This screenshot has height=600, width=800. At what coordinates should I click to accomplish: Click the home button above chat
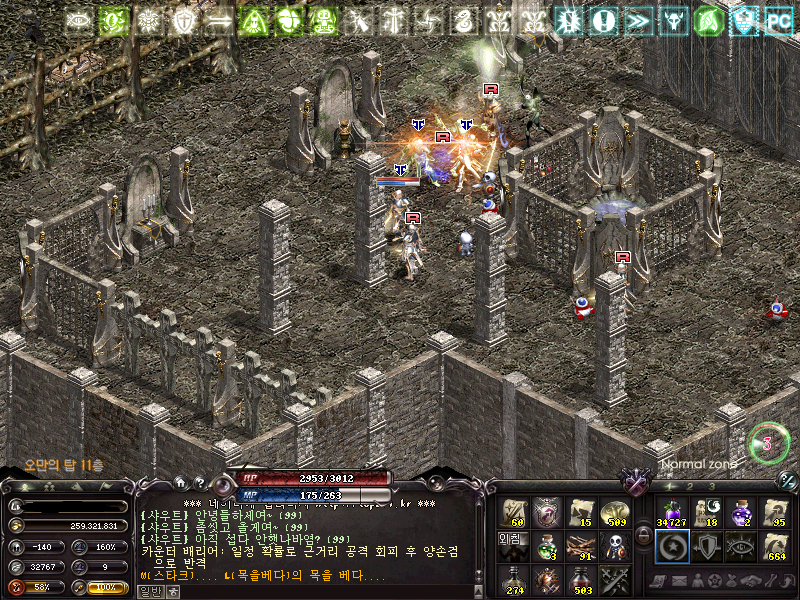180,481
